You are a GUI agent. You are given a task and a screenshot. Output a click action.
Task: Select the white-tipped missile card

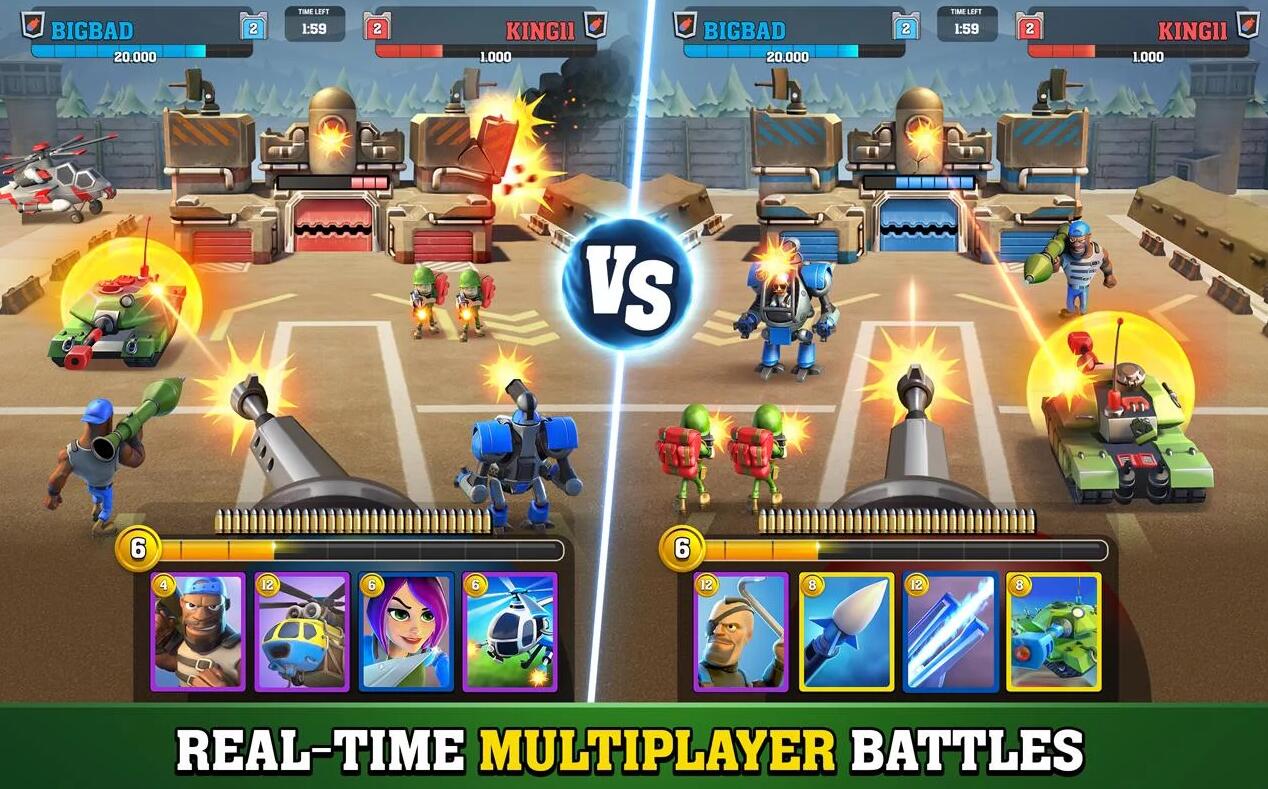pyautogui.click(x=846, y=632)
